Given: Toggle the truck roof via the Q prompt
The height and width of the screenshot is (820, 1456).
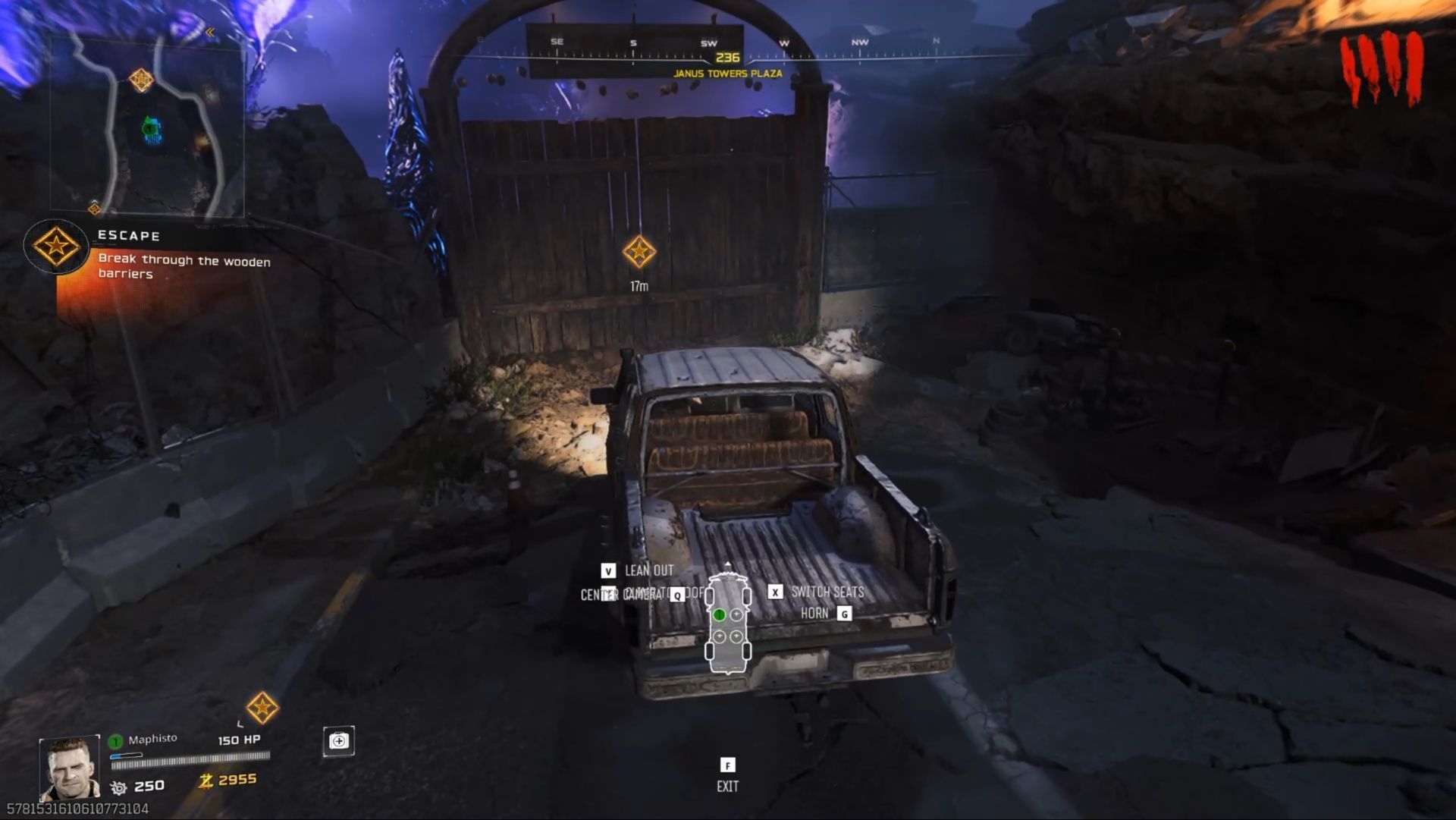Looking at the screenshot, I should pyautogui.click(x=676, y=595).
